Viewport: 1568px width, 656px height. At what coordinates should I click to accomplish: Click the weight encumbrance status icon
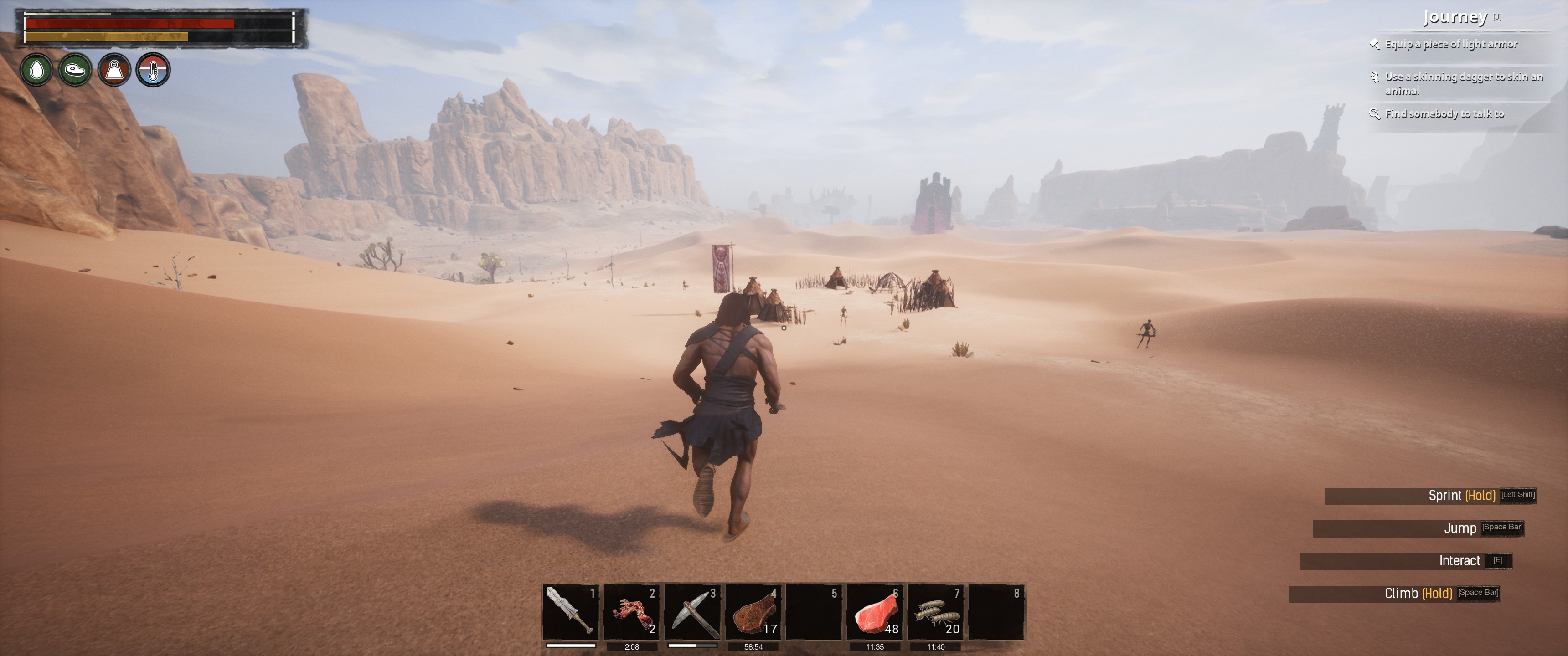[114, 70]
